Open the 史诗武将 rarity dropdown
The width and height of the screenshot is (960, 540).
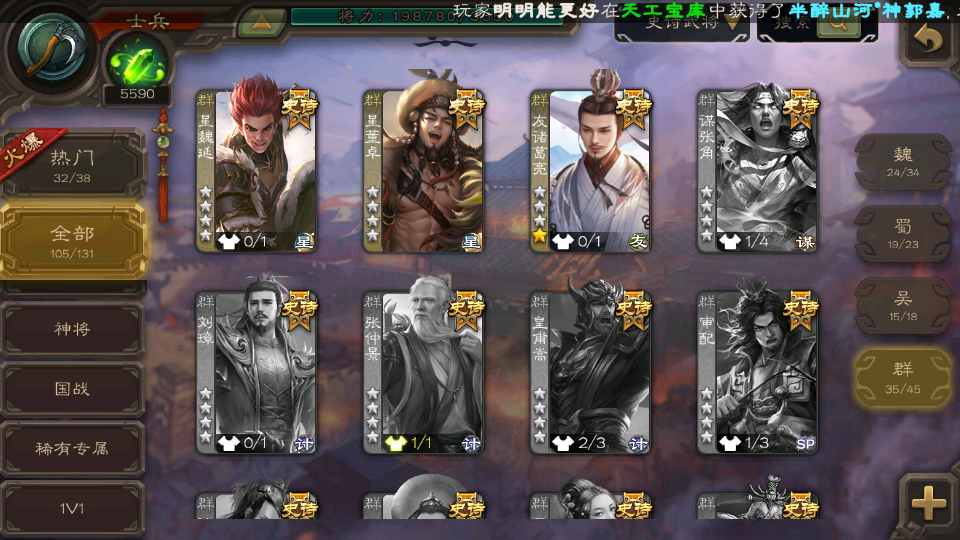(680, 24)
